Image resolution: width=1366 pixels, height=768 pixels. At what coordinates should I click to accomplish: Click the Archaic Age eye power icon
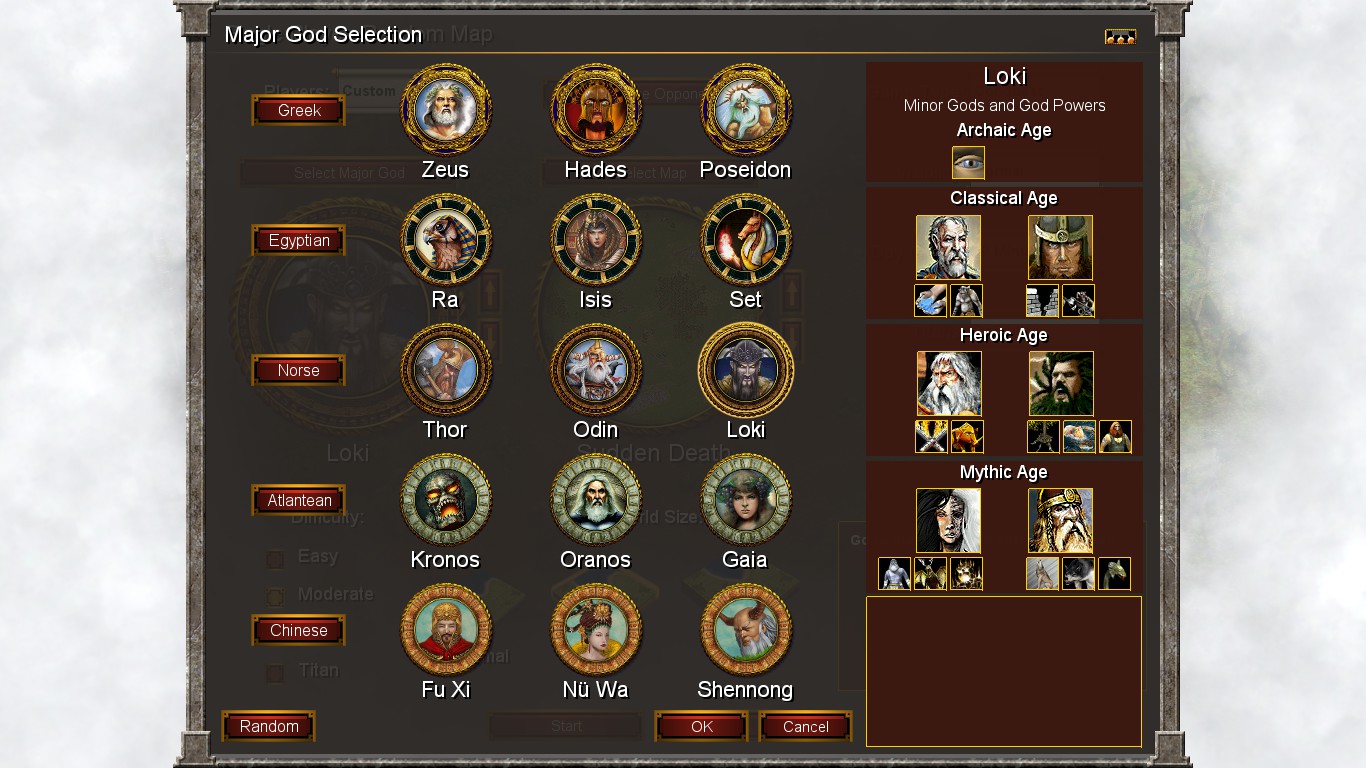[968, 163]
